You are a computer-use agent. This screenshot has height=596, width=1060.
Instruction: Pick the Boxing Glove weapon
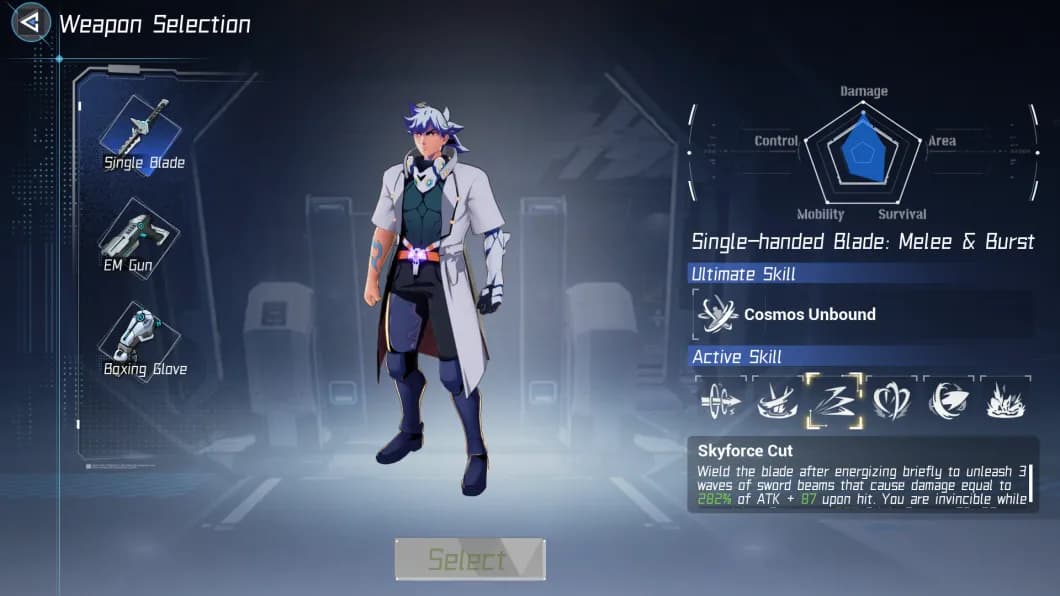[140, 342]
